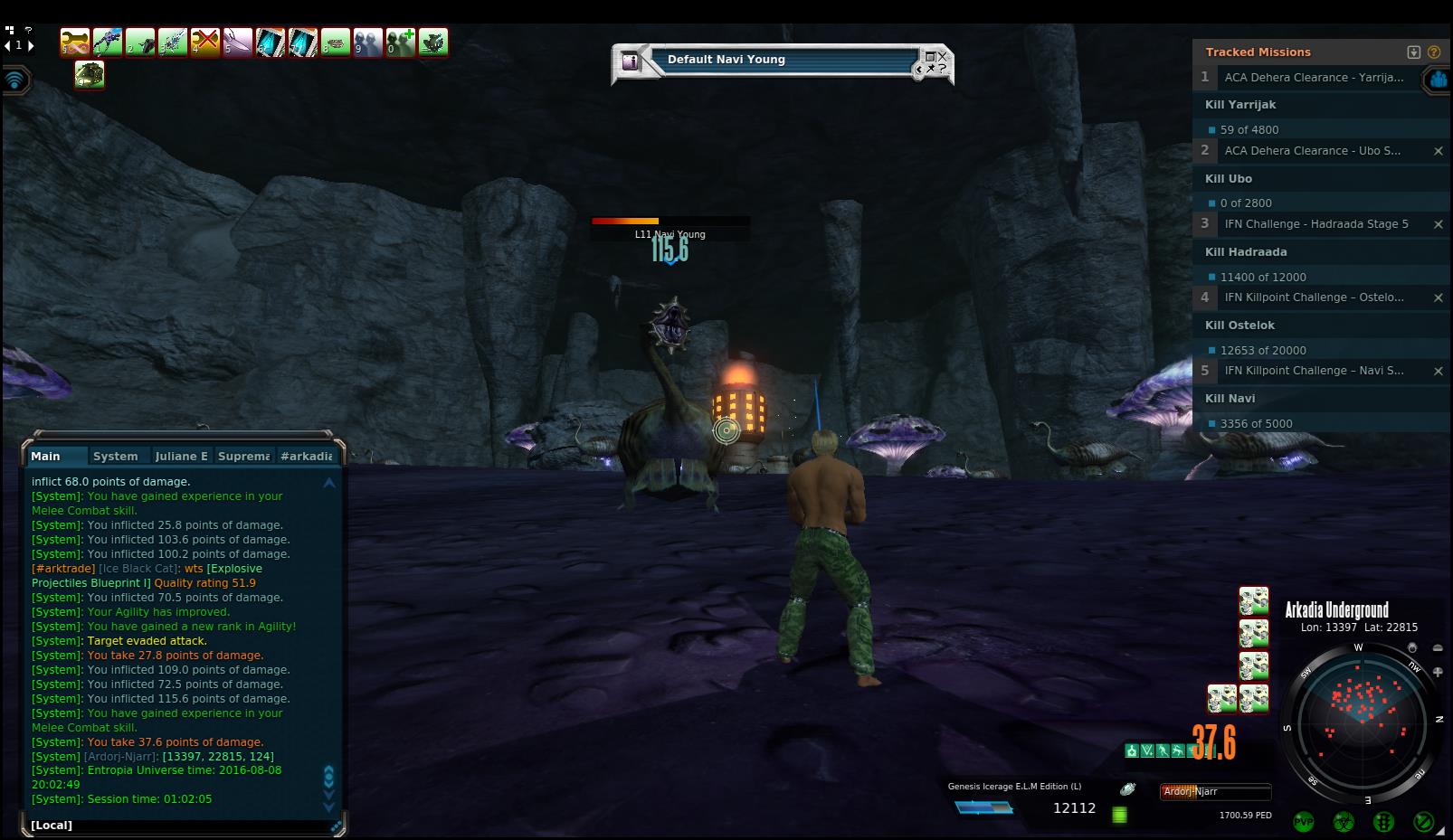Image resolution: width=1453 pixels, height=840 pixels.
Task: Select the #arkadia chat channel tab
Action: point(307,457)
